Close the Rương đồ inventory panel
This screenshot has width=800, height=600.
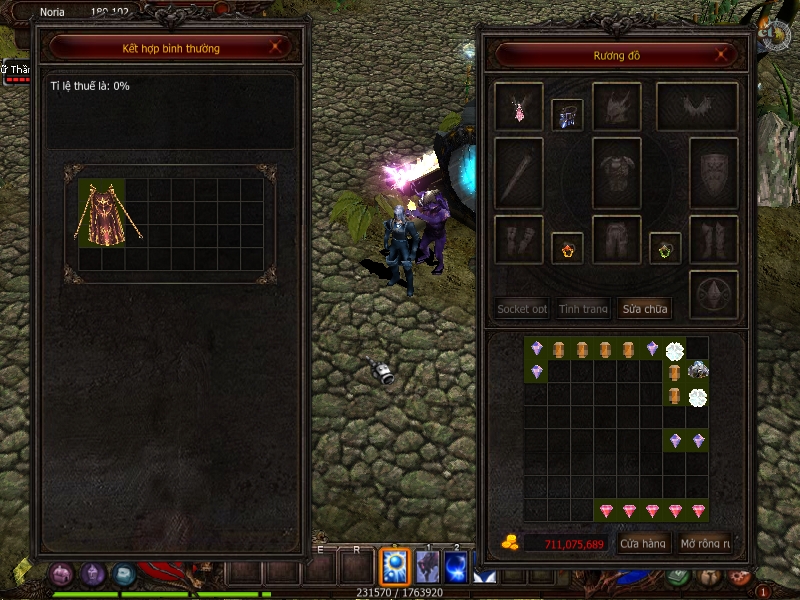point(723,54)
